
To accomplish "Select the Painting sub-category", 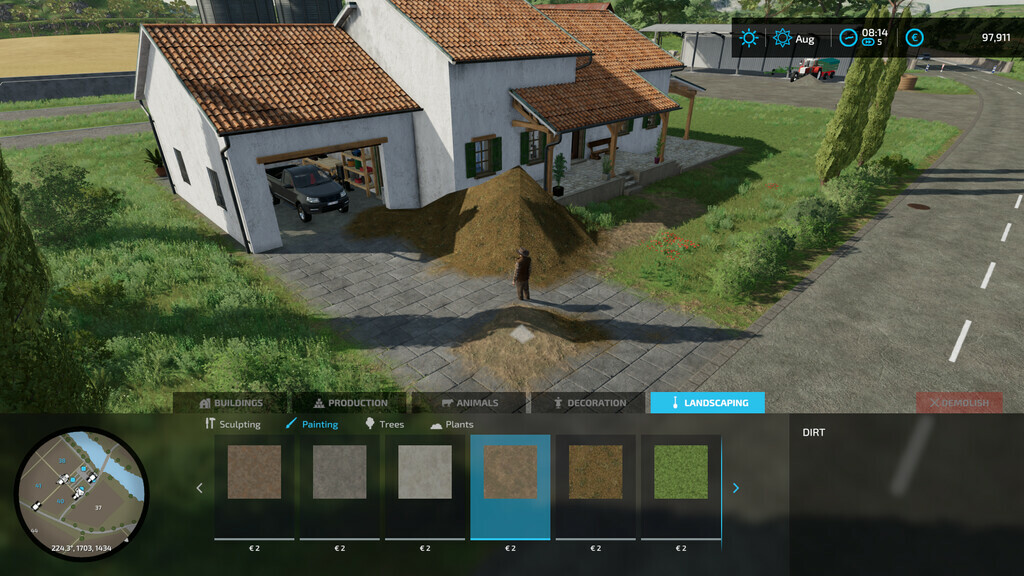I will click(312, 424).
